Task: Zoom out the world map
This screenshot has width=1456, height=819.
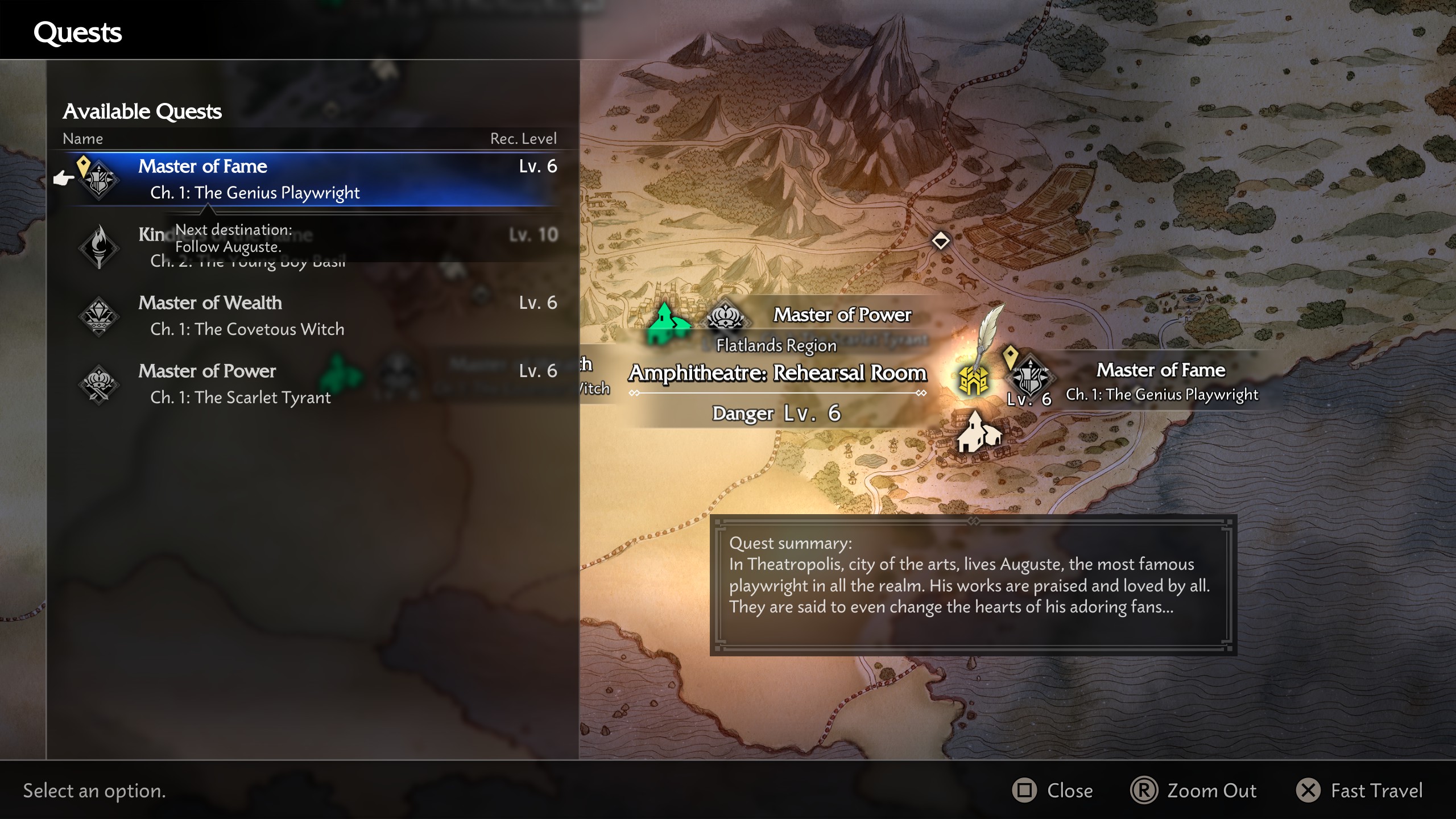Action: pos(1194,791)
